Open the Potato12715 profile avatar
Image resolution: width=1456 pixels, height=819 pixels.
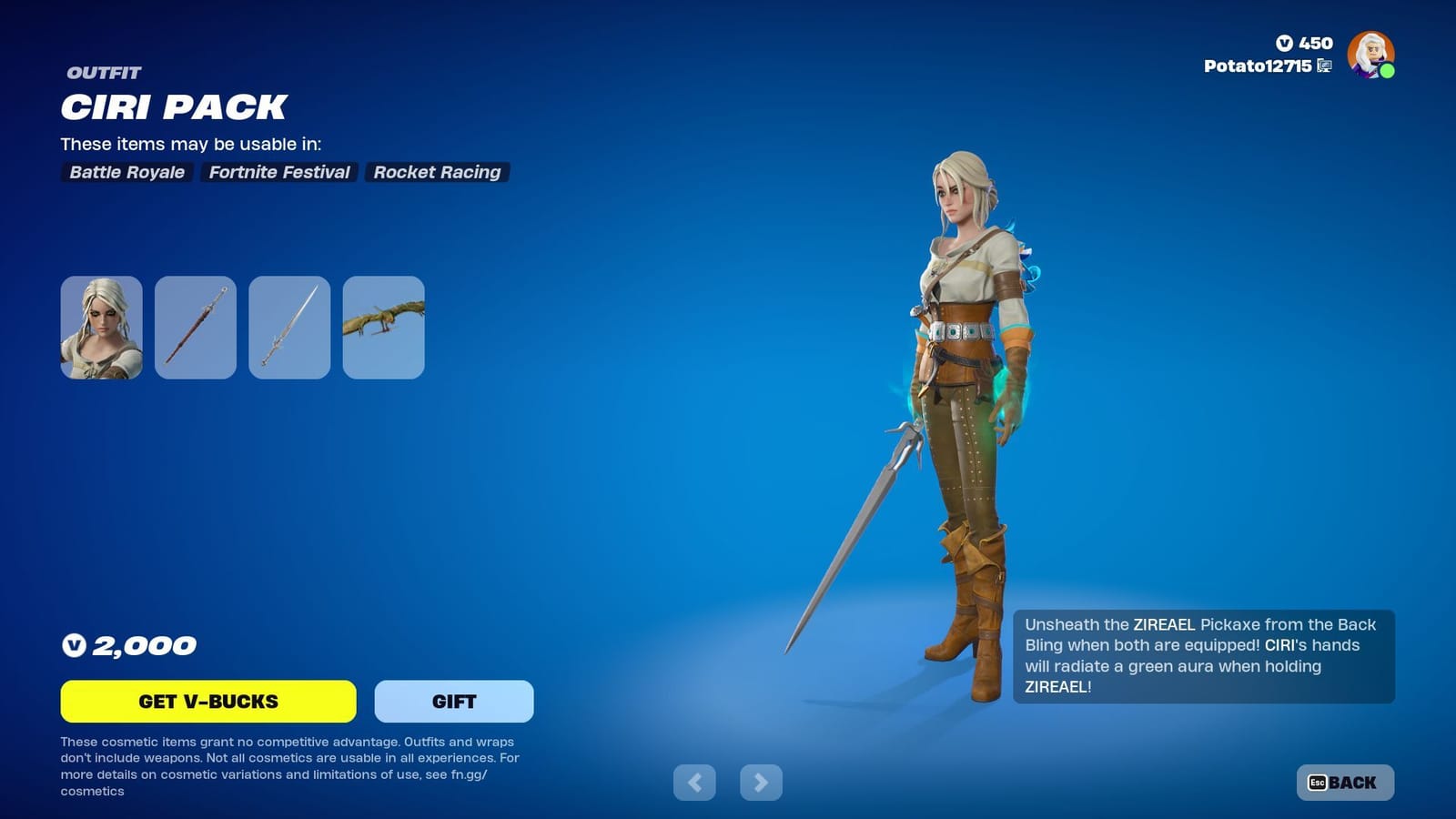[1369, 56]
